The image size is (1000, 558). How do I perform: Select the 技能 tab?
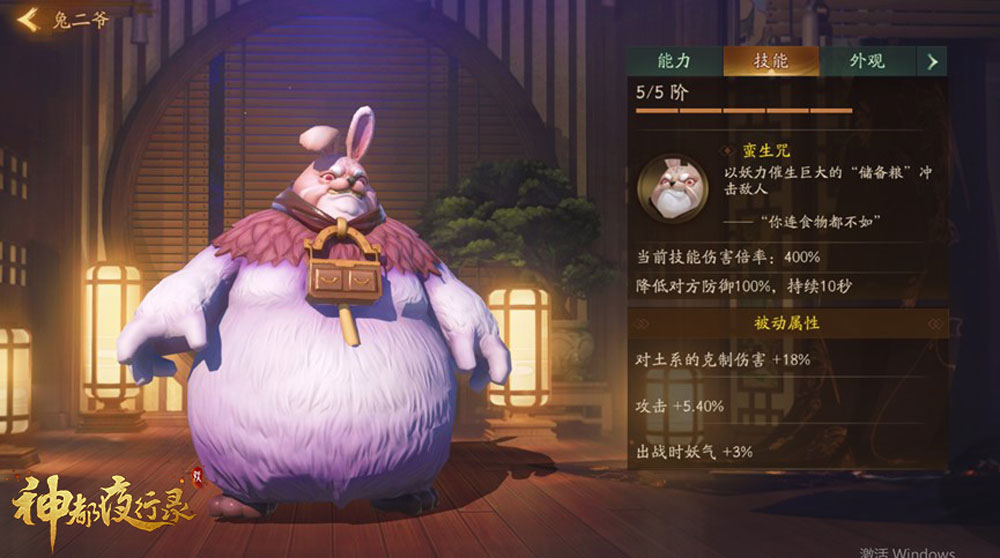(770, 61)
